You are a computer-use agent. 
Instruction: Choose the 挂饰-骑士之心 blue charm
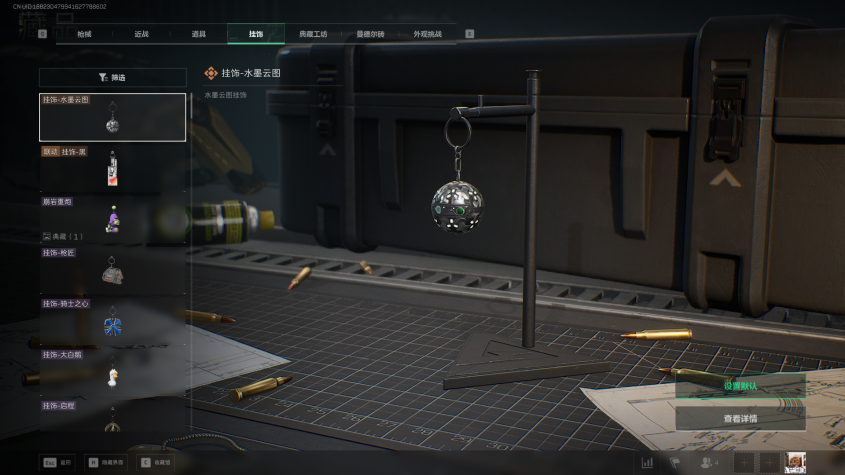click(112, 320)
